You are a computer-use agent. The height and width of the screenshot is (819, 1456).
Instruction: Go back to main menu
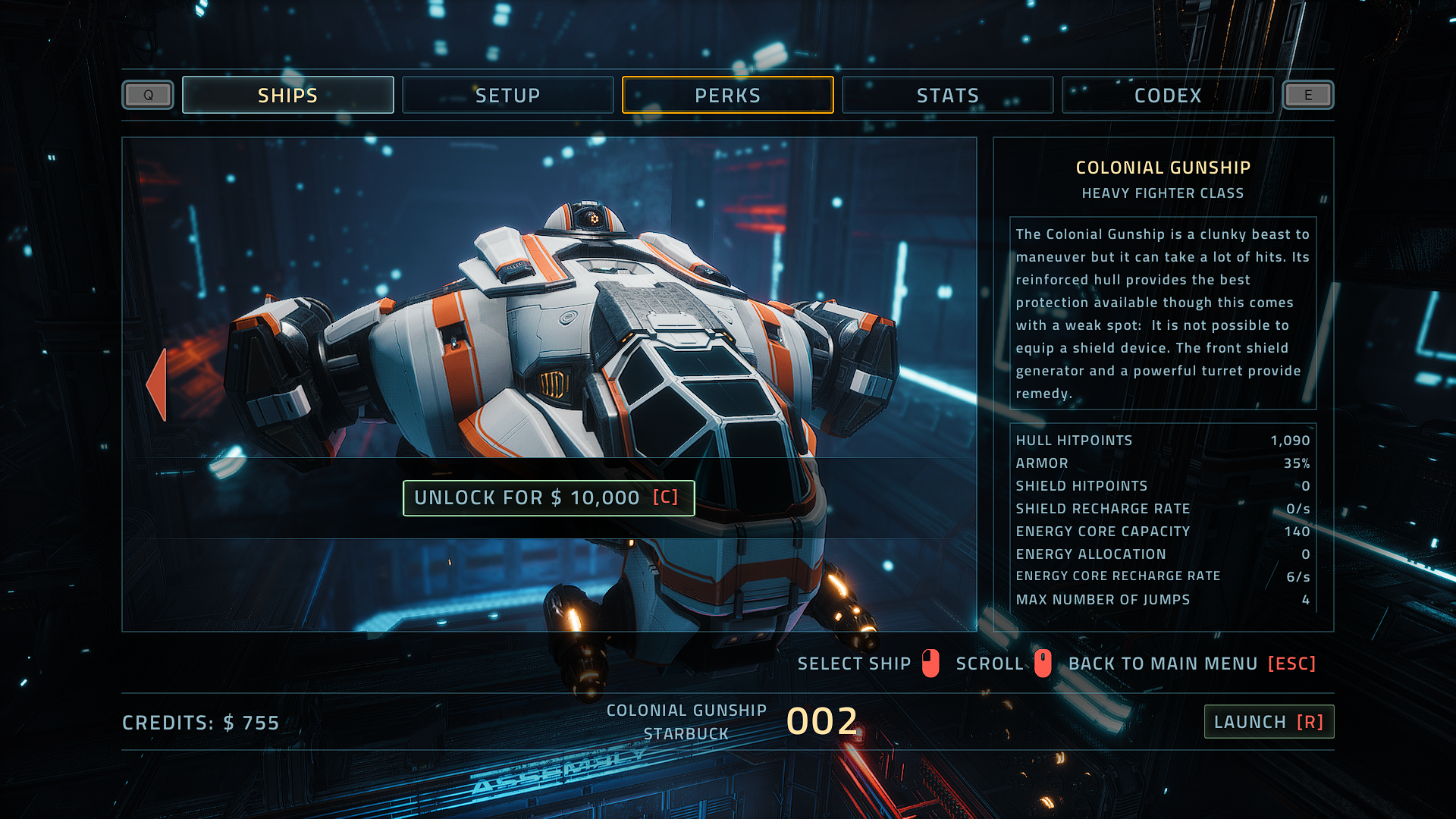1191,664
